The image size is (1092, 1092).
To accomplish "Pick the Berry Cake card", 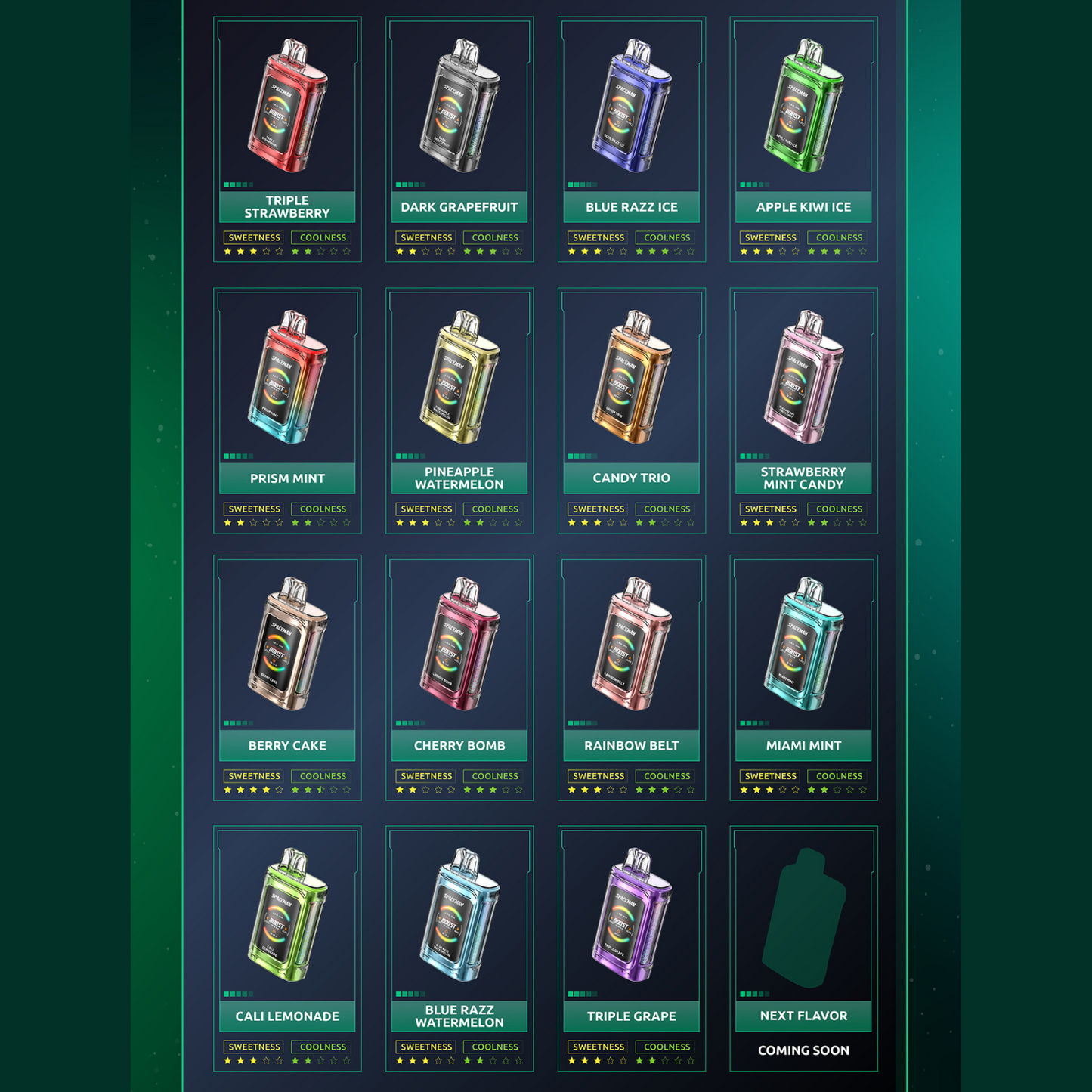I will pos(287,678).
